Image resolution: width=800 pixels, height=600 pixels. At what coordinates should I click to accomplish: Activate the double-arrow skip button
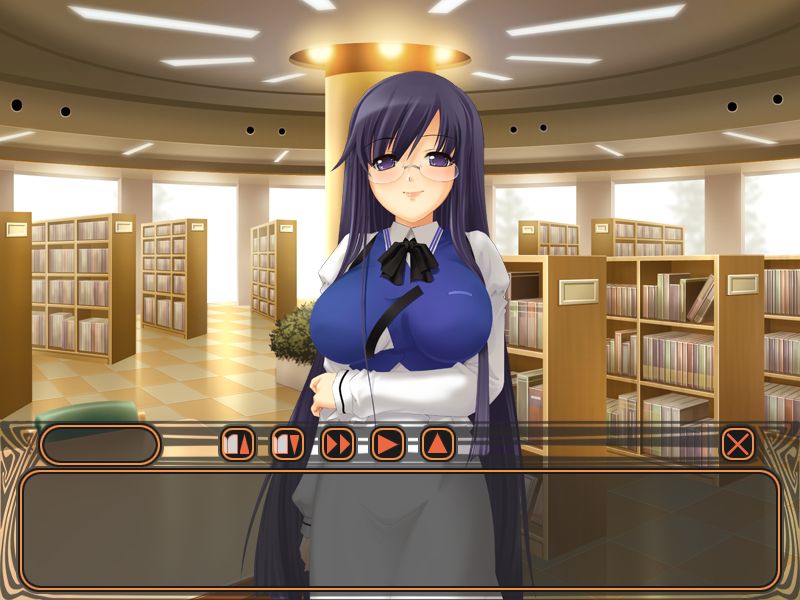tap(338, 443)
